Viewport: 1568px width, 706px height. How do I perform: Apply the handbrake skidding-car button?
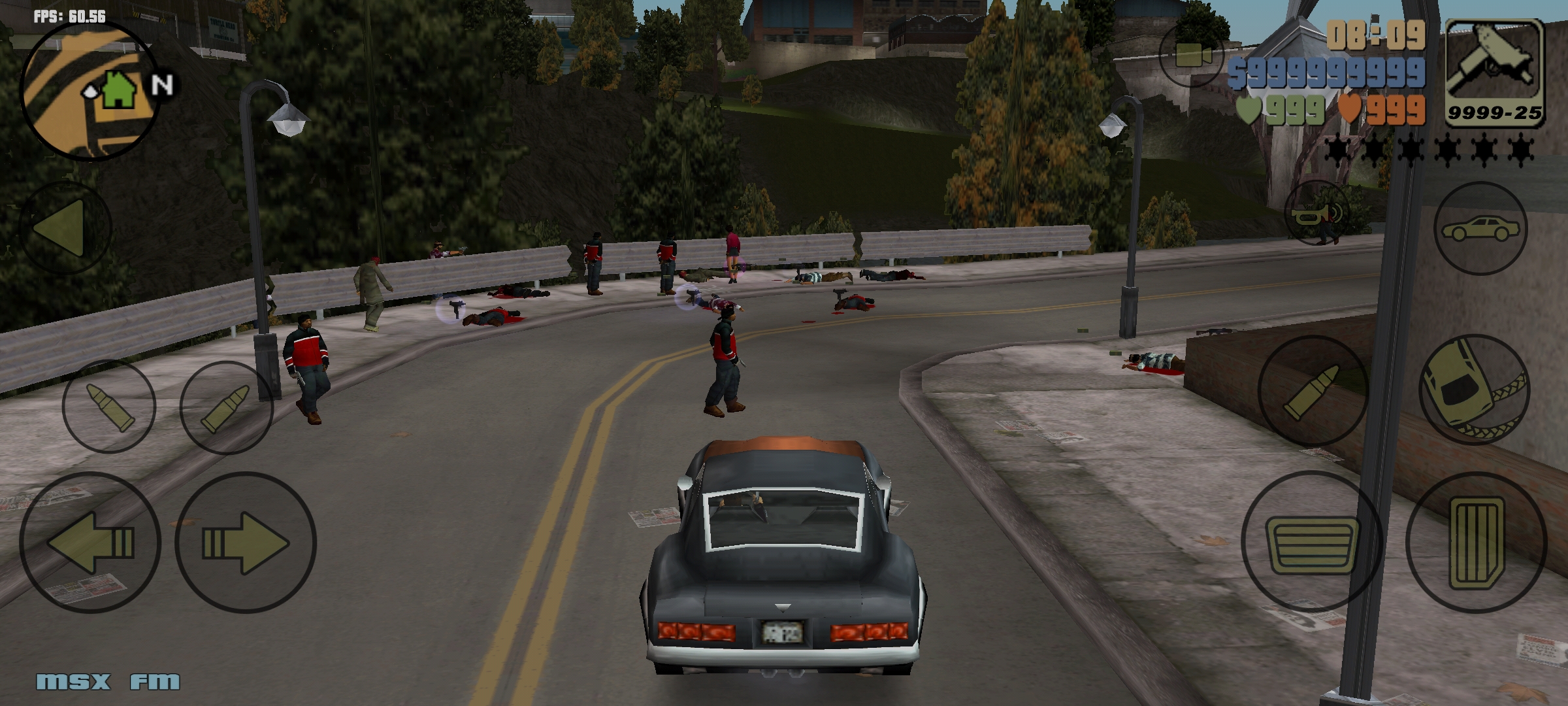1475,390
